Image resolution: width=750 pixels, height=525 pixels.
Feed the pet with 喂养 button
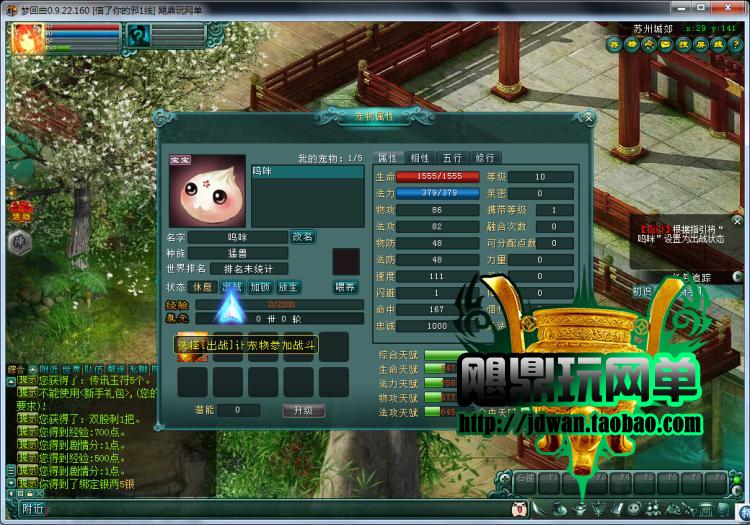pyautogui.click(x=344, y=286)
